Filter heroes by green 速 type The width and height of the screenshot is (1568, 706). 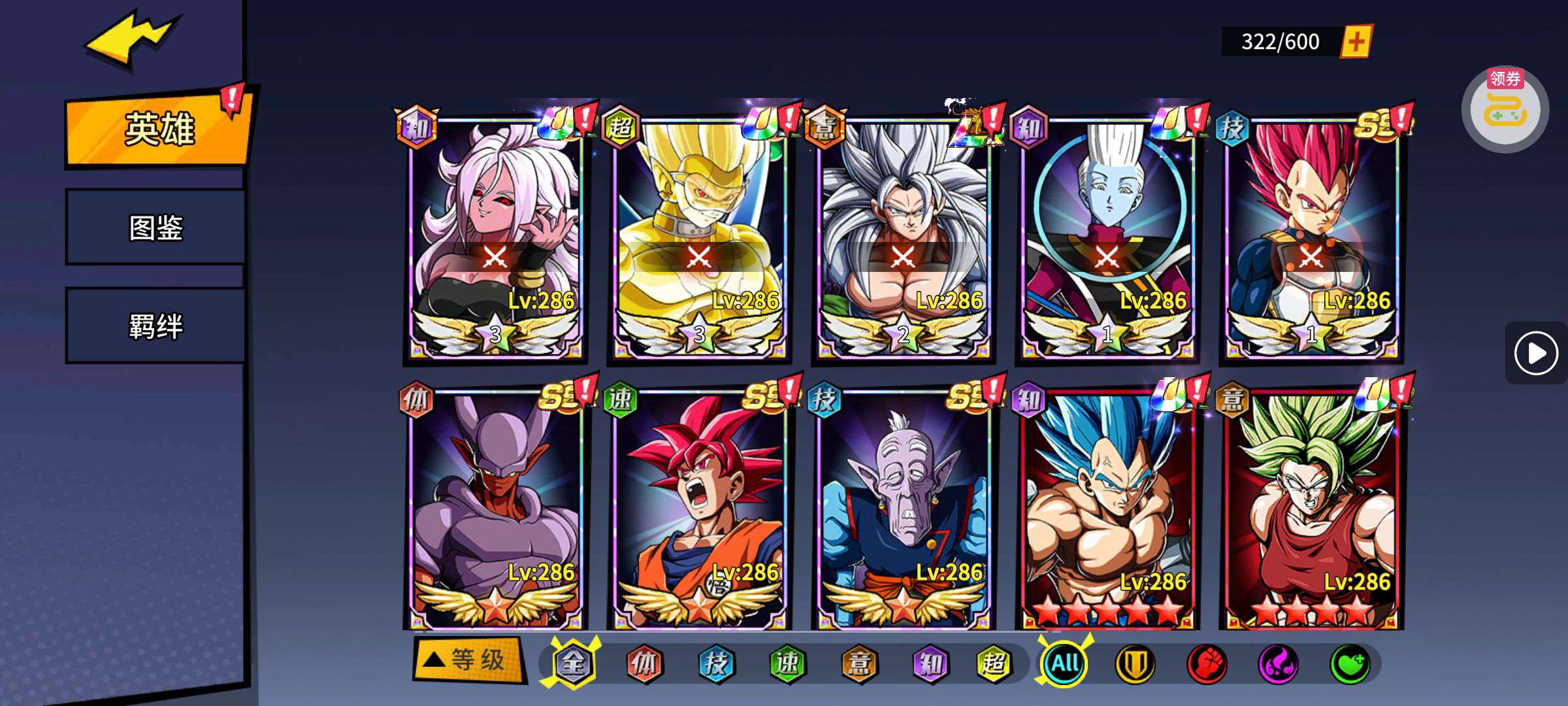(787, 664)
